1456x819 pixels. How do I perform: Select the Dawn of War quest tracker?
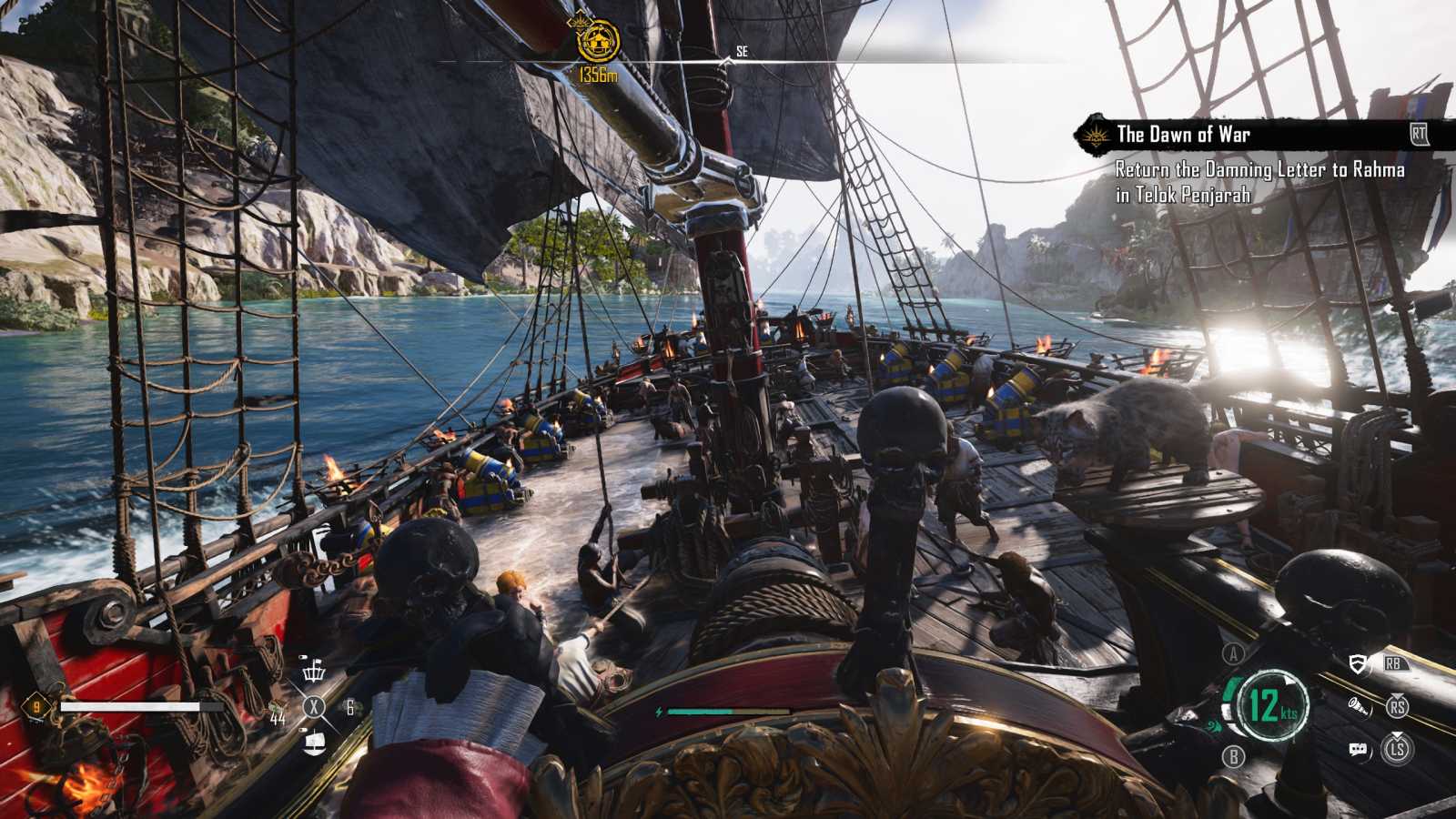click(x=1183, y=135)
